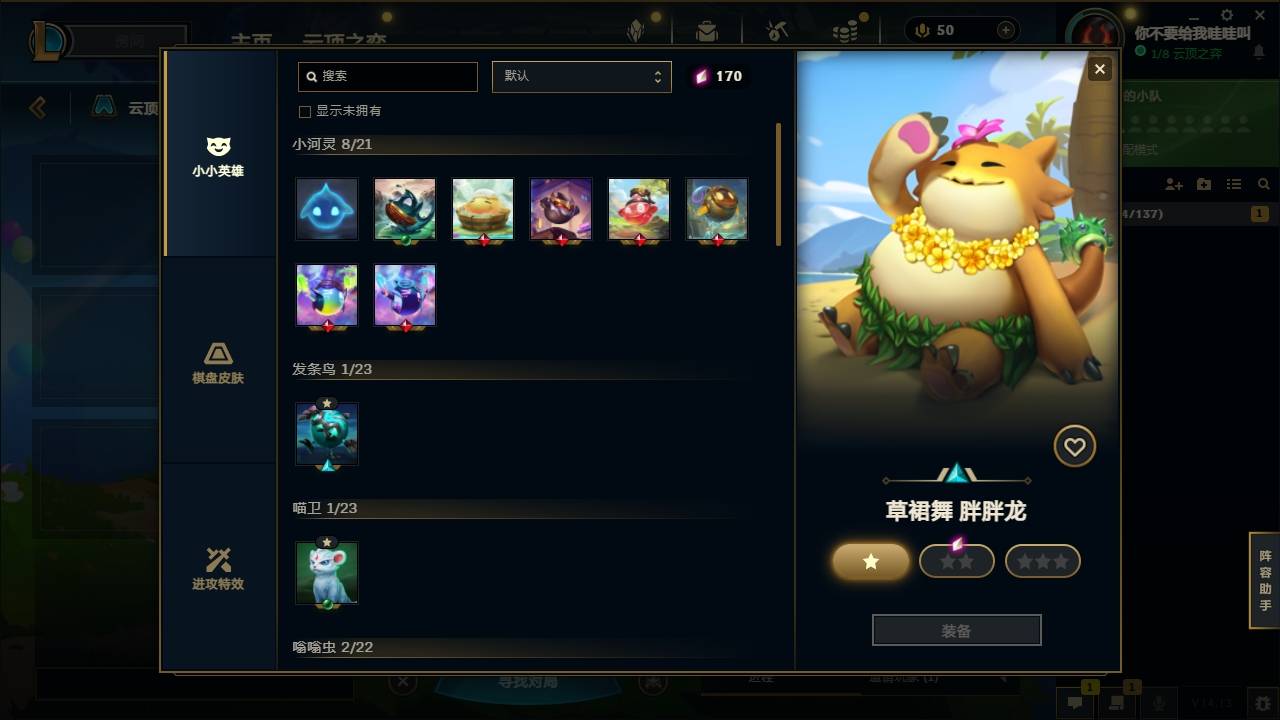Select the three-star tier toggle
This screenshot has height=720, width=1280.
pyautogui.click(x=1042, y=561)
